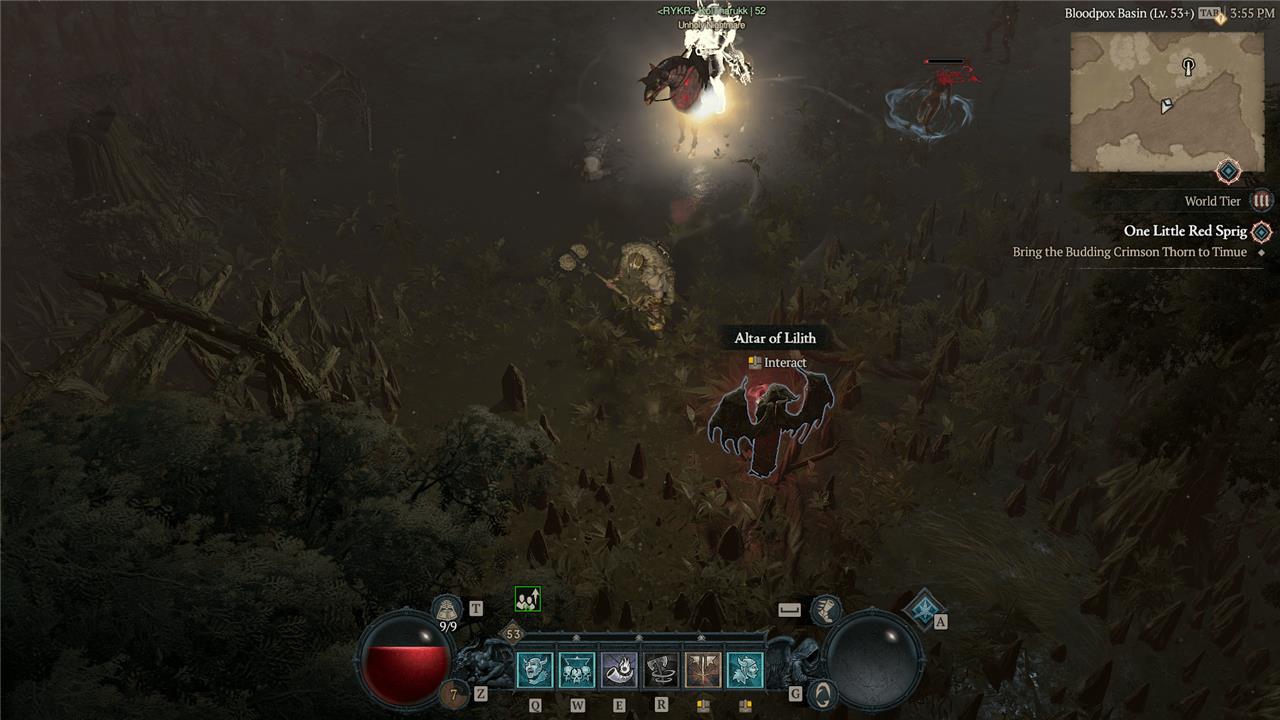Open the World Tier III indicator
Screen dimensions: 1280x720
[x=1262, y=201]
